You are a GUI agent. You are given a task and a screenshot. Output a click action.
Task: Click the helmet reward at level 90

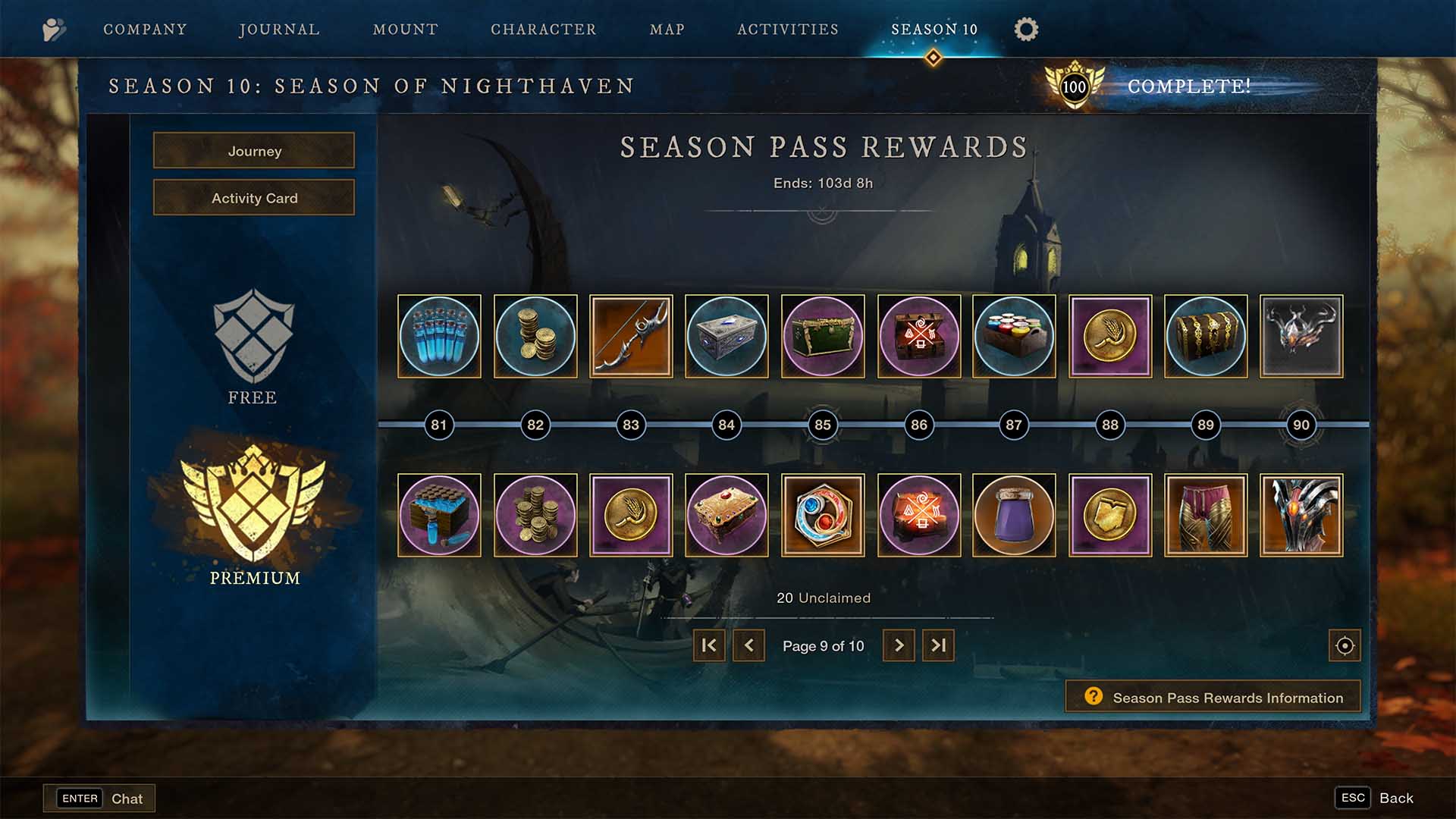1301,336
